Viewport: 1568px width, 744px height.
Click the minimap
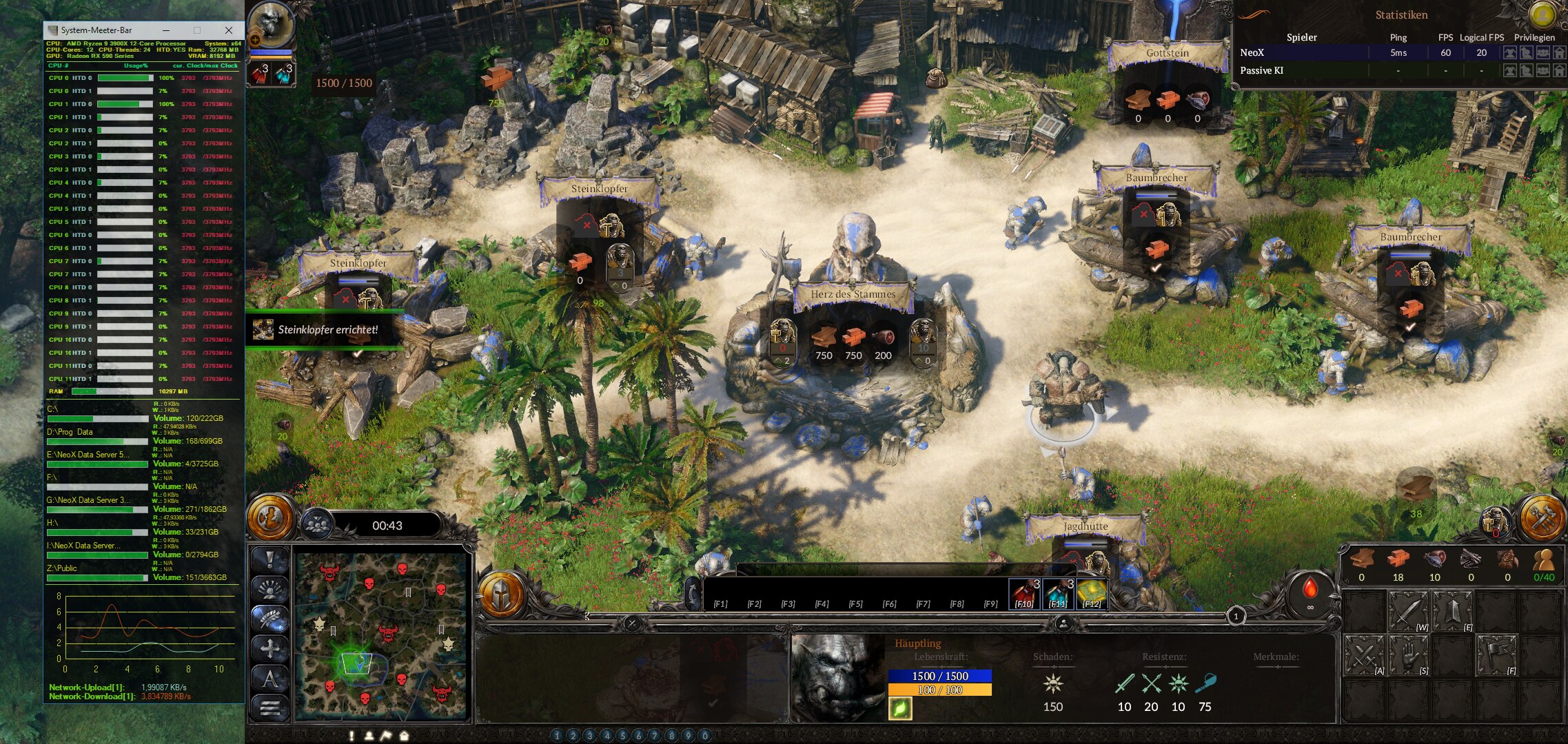click(x=381, y=634)
